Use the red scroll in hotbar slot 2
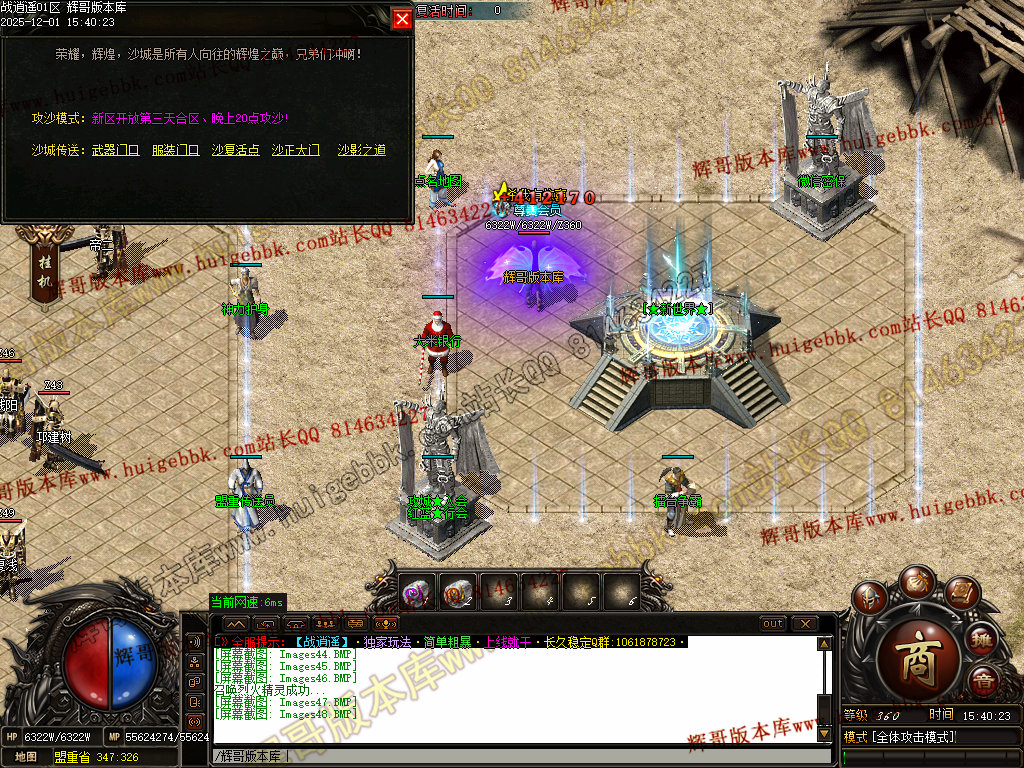The width and height of the screenshot is (1024, 768). 458,592
